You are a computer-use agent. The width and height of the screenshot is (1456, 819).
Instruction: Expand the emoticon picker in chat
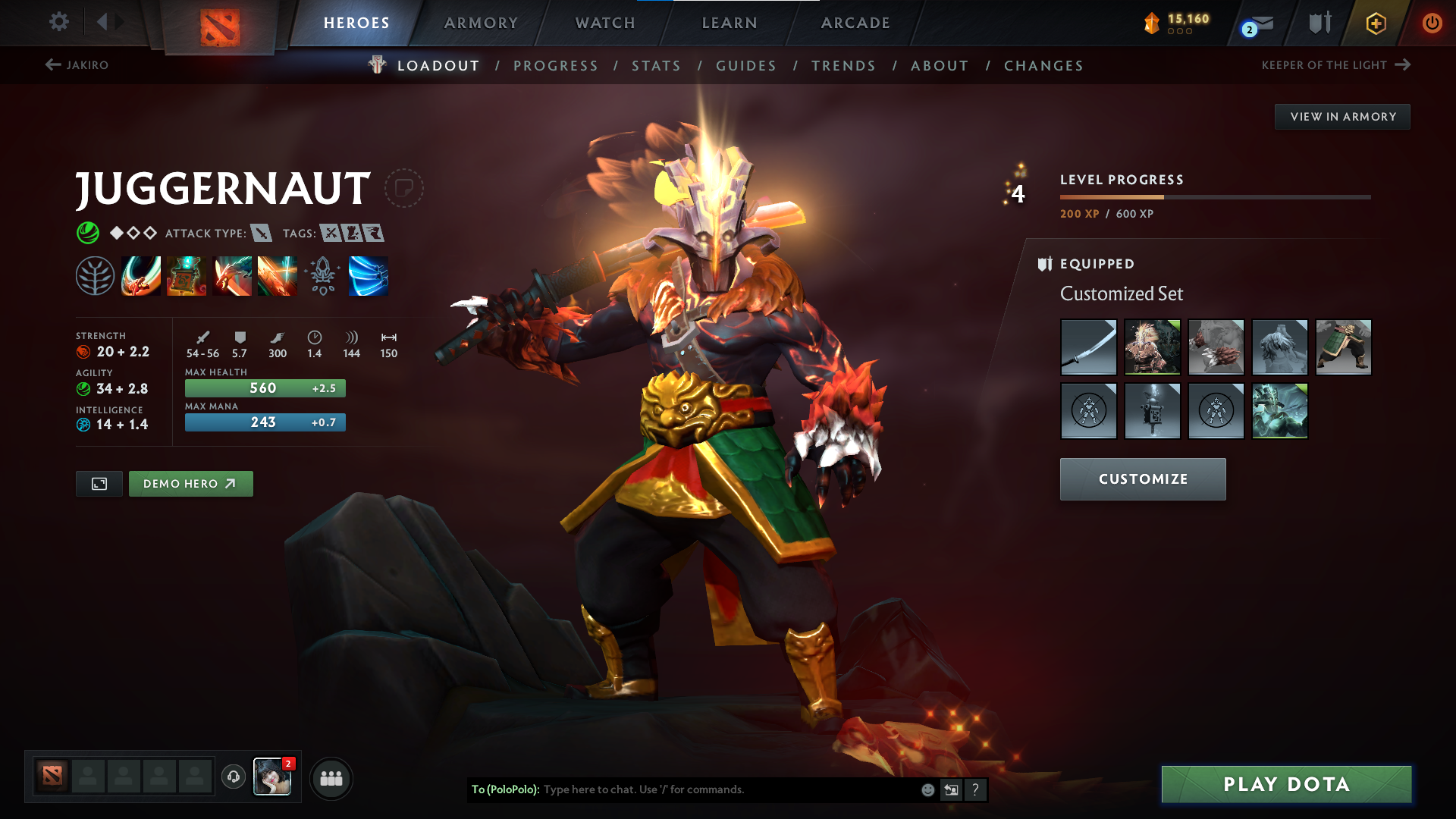pos(927,789)
